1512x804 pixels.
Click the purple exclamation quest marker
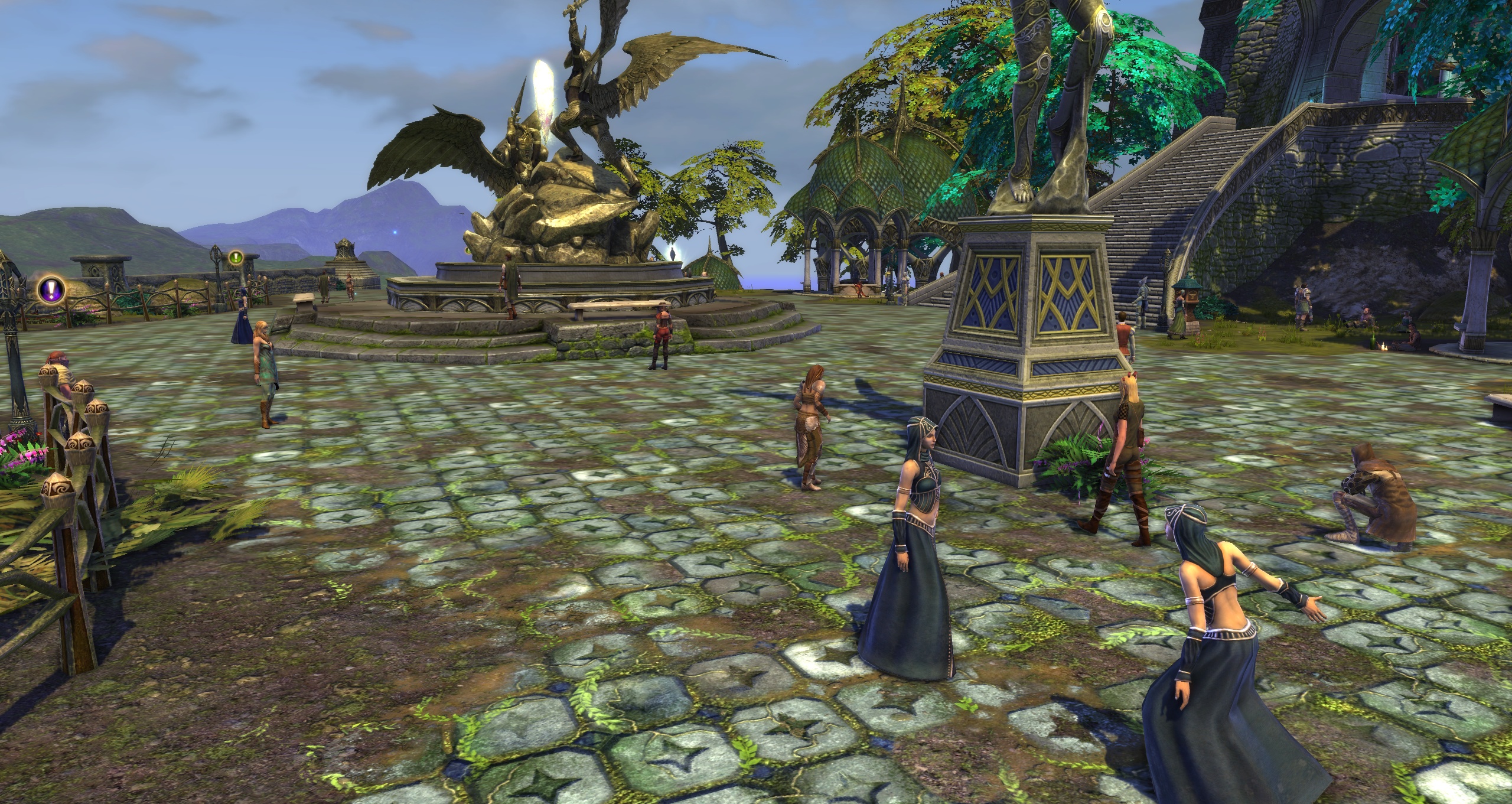click(x=51, y=289)
